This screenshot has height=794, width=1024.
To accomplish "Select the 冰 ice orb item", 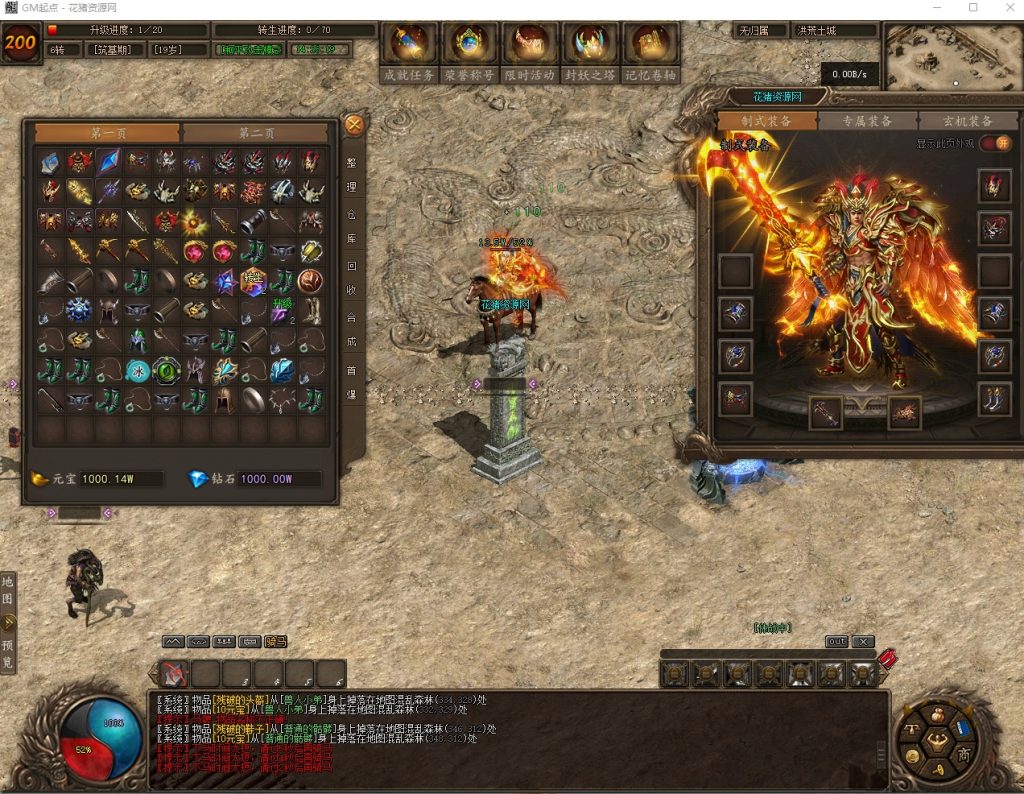I will coord(137,371).
